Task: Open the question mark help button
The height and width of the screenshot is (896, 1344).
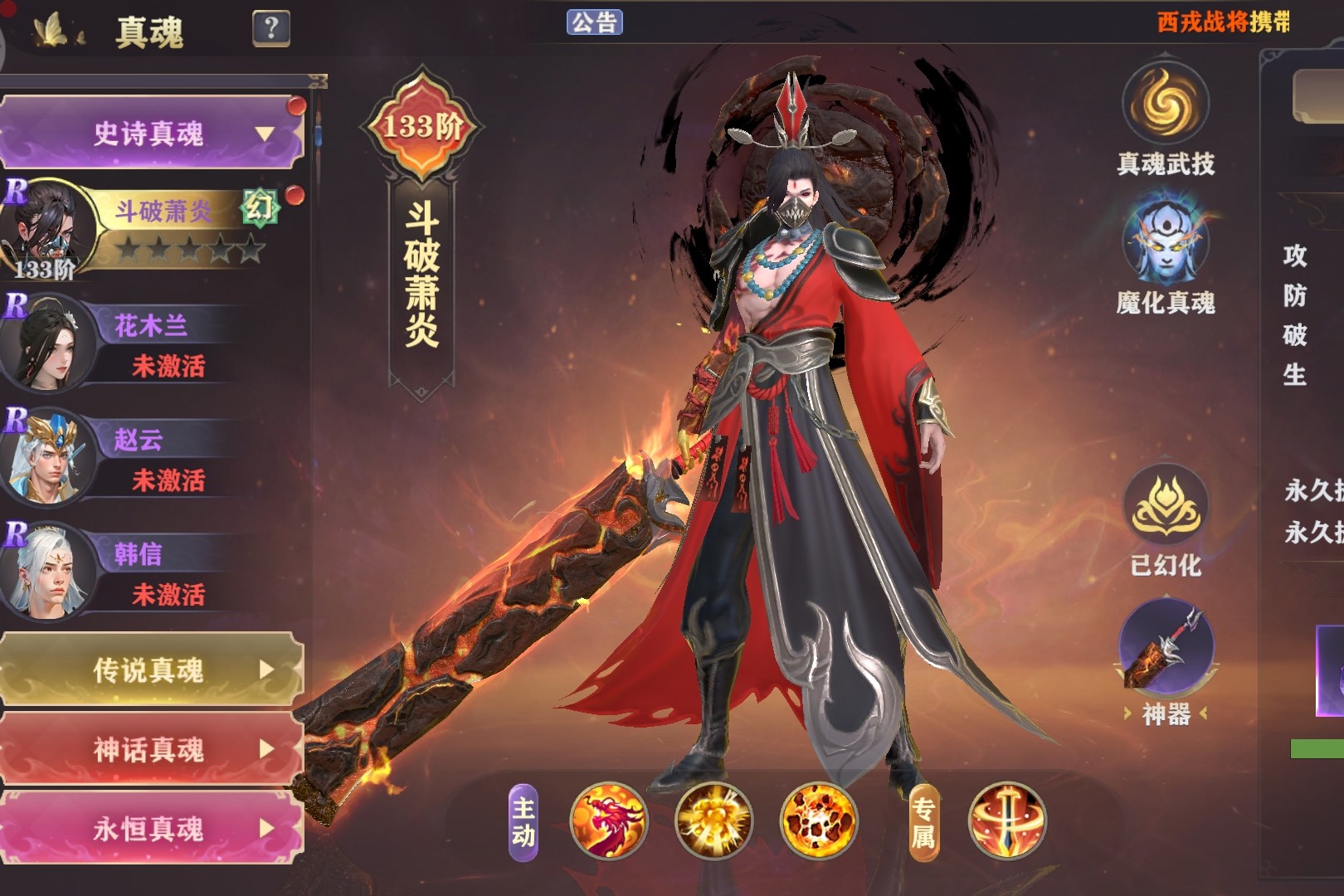Action: pos(270,29)
